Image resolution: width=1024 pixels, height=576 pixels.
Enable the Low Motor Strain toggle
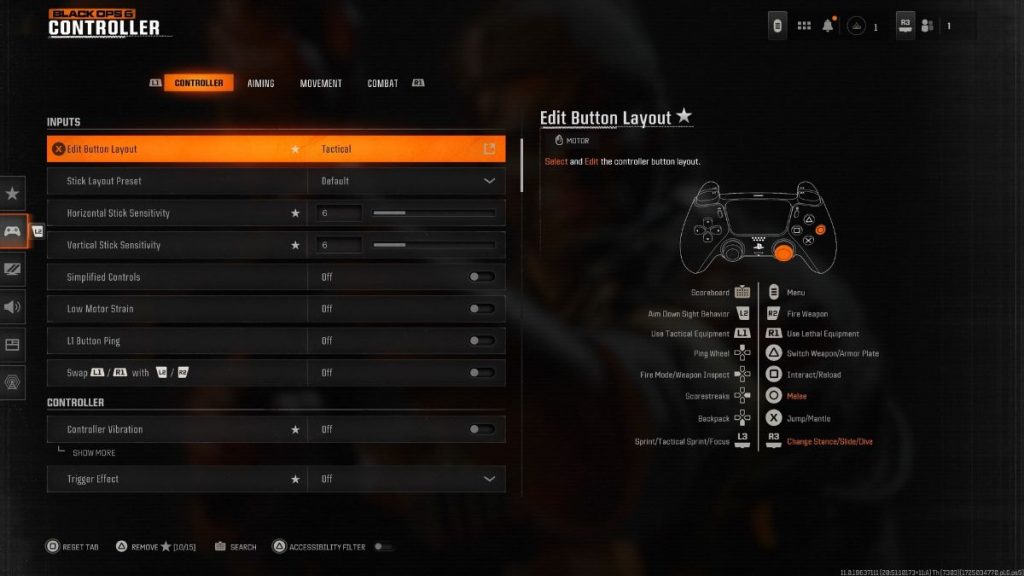click(481, 309)
